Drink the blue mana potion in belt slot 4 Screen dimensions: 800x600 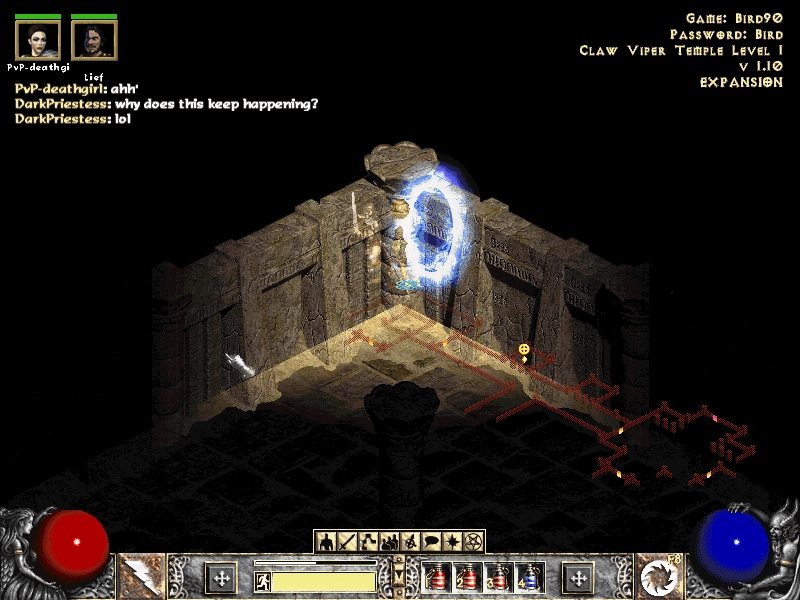point(529,578)
